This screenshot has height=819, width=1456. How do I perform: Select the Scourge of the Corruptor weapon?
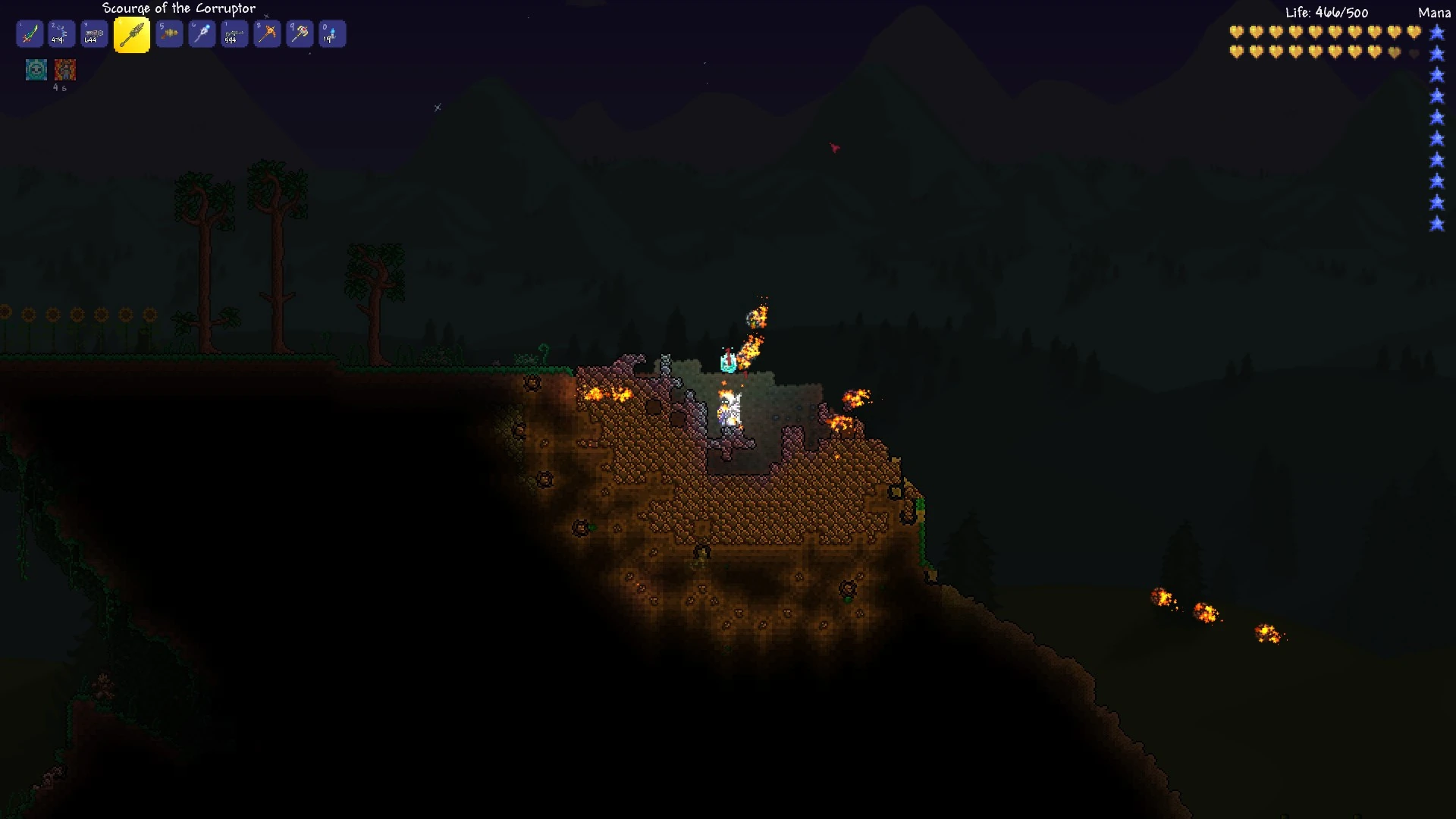(x=132, y=33)
